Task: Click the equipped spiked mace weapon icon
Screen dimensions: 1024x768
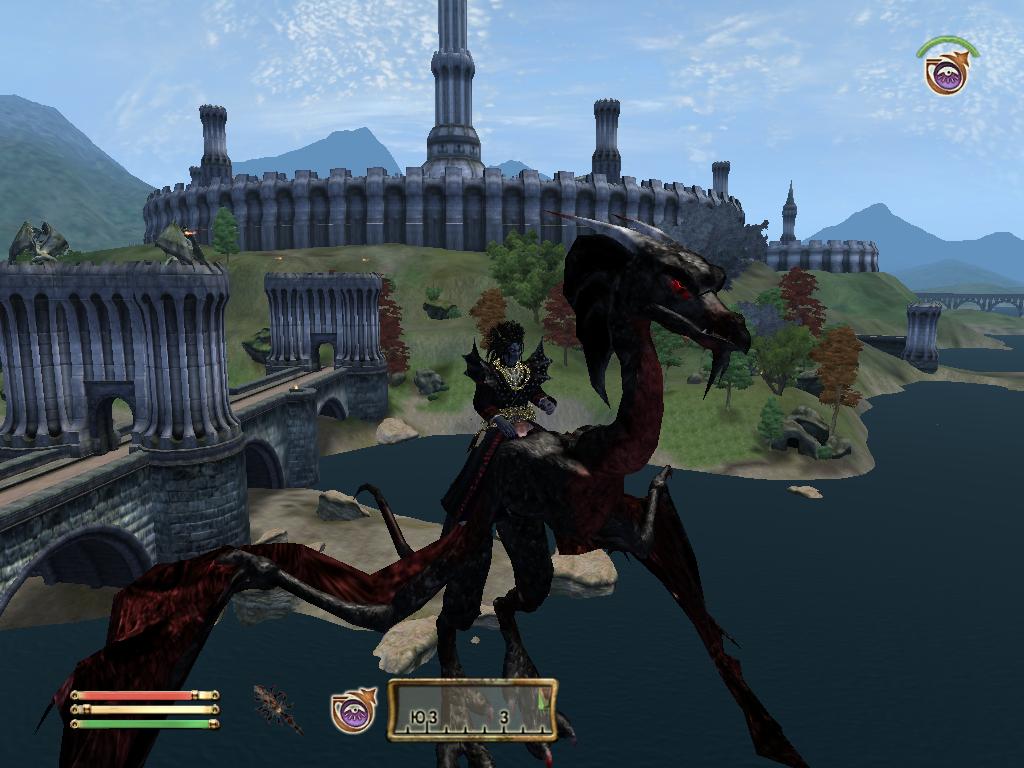Action: coord(277,708)
